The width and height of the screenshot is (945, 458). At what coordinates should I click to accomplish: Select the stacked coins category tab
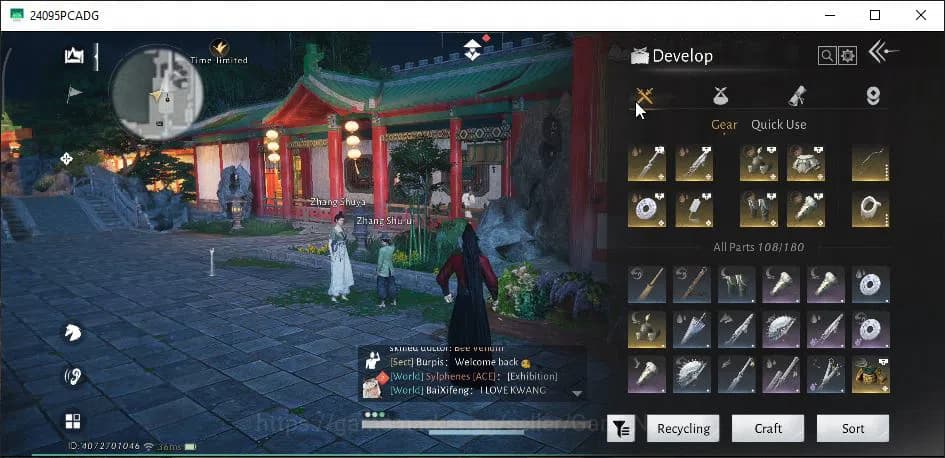click(873, 96)
